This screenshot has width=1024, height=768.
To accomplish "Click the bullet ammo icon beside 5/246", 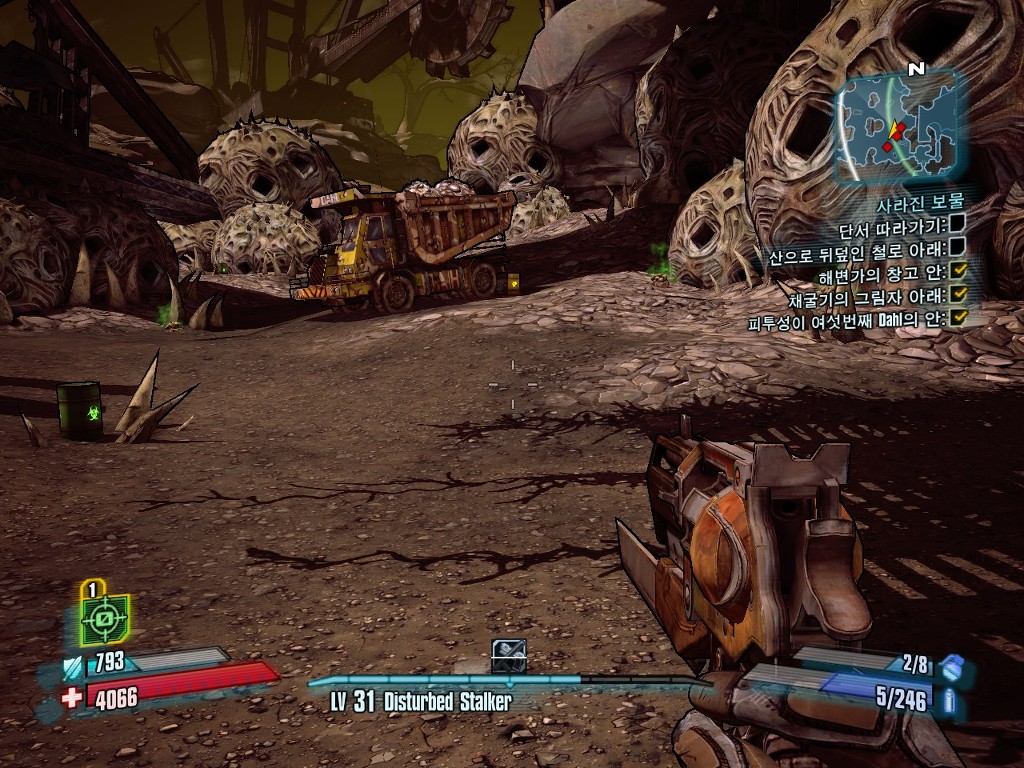I will [950, 699].
